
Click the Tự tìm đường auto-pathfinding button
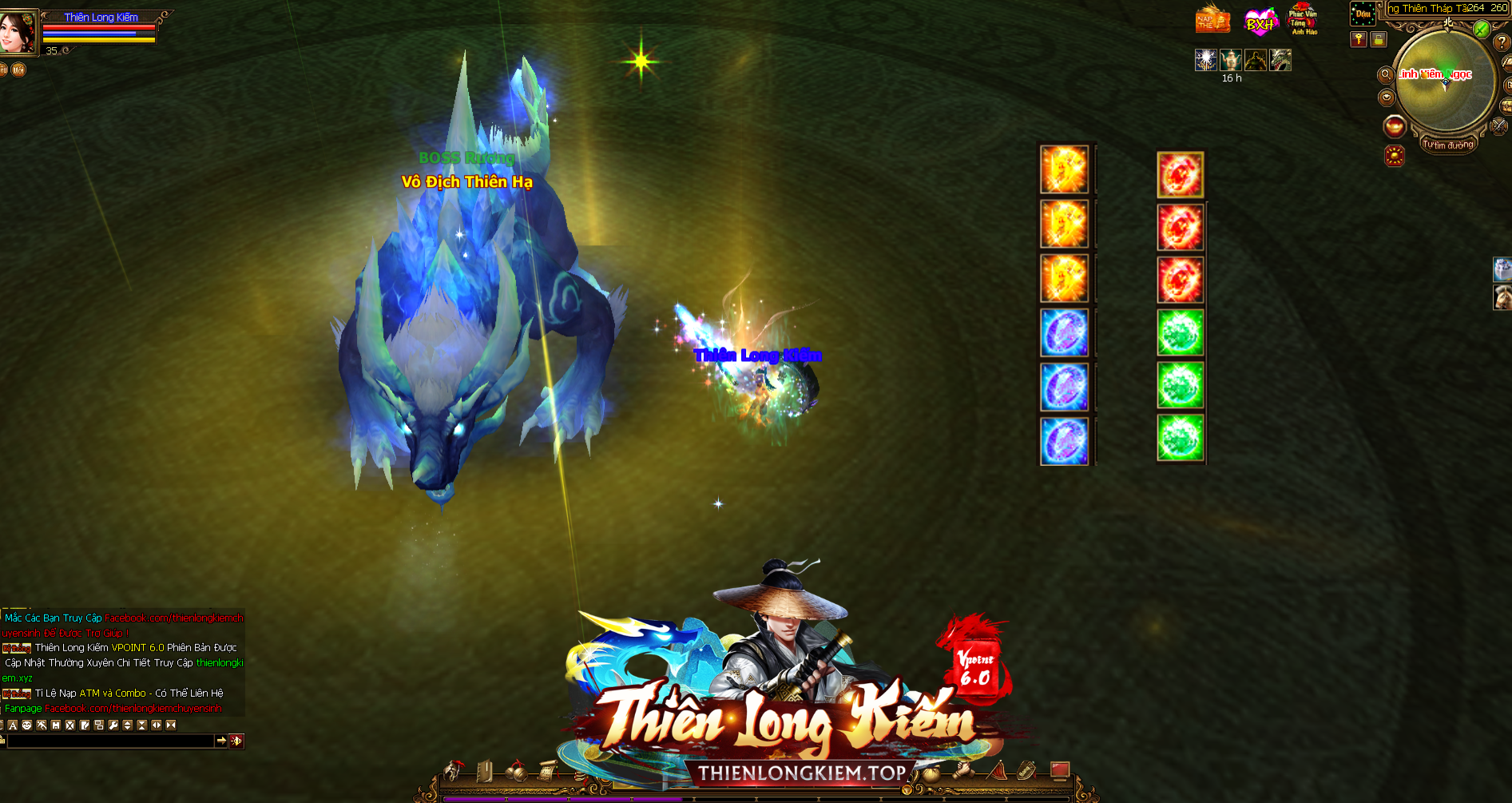1447,145
